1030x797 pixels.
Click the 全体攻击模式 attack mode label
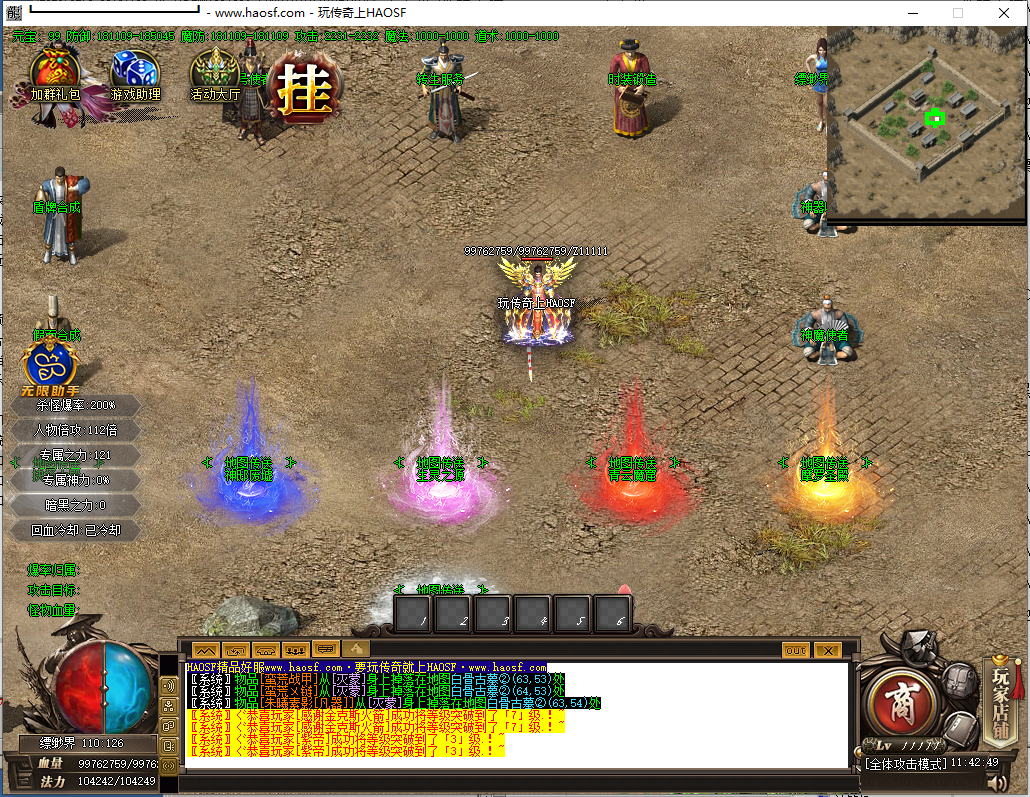click(x=905, y=763)
